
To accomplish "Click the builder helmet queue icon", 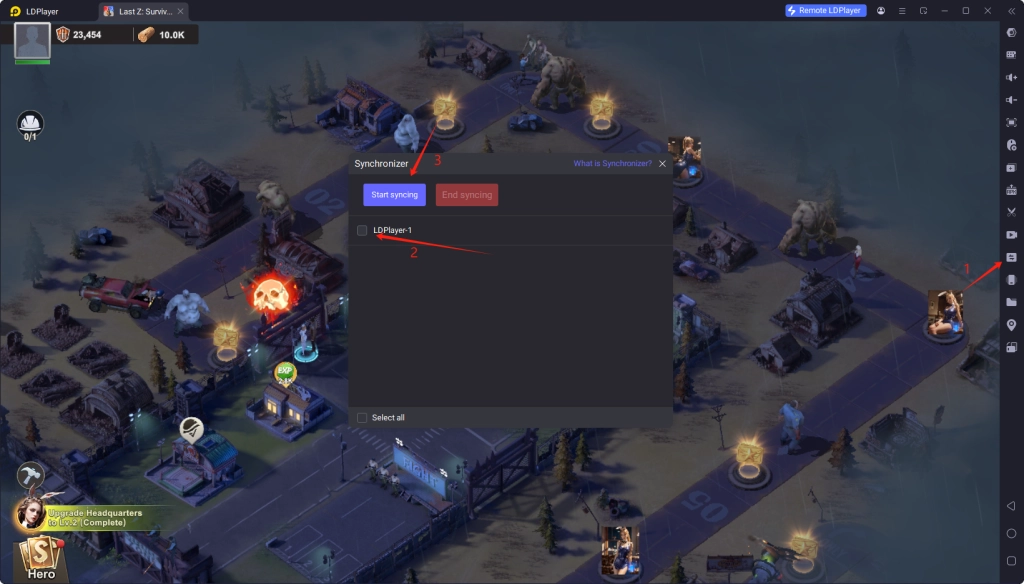I will pyautogui.click(x=30, y=124).
